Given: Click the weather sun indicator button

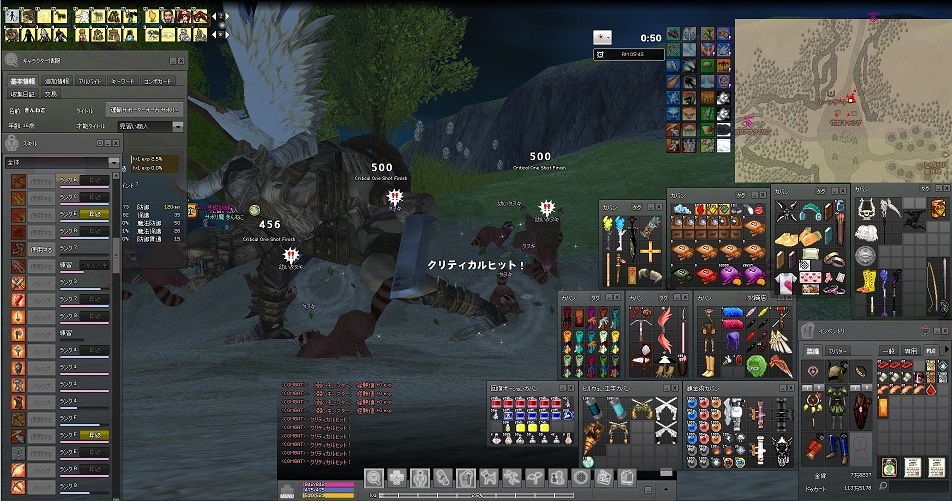Looking at the screenshot, I should pyautogui.click(x=602, y=37).
